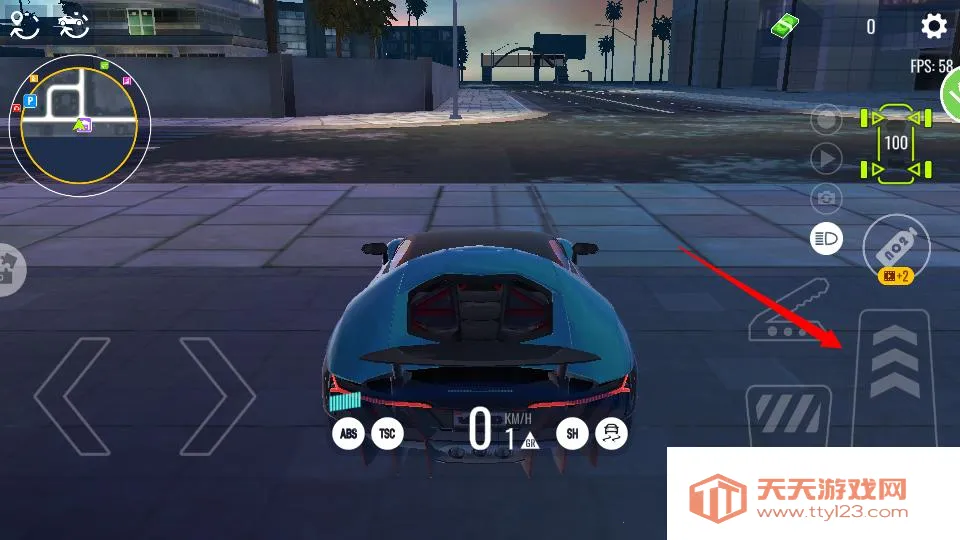
Task: Open the circular minimap
Action: 79,119
